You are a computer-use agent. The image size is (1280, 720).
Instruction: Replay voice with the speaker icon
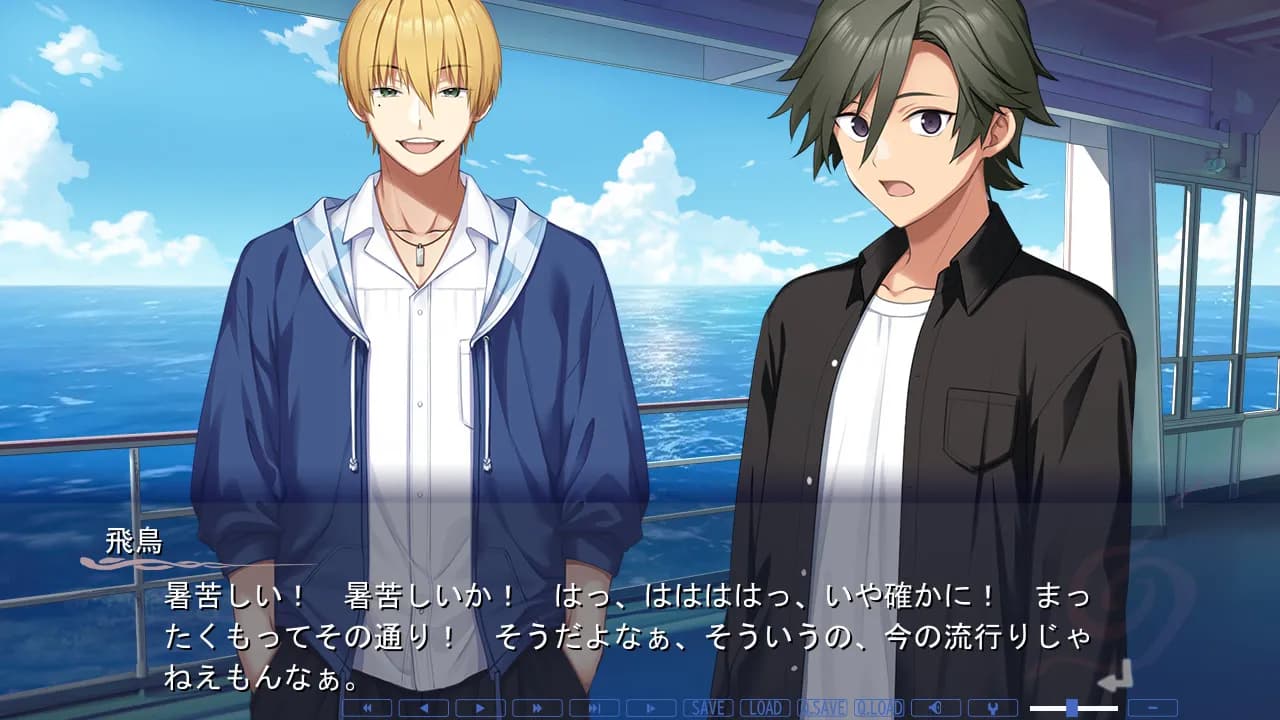(x=936, y=708)
